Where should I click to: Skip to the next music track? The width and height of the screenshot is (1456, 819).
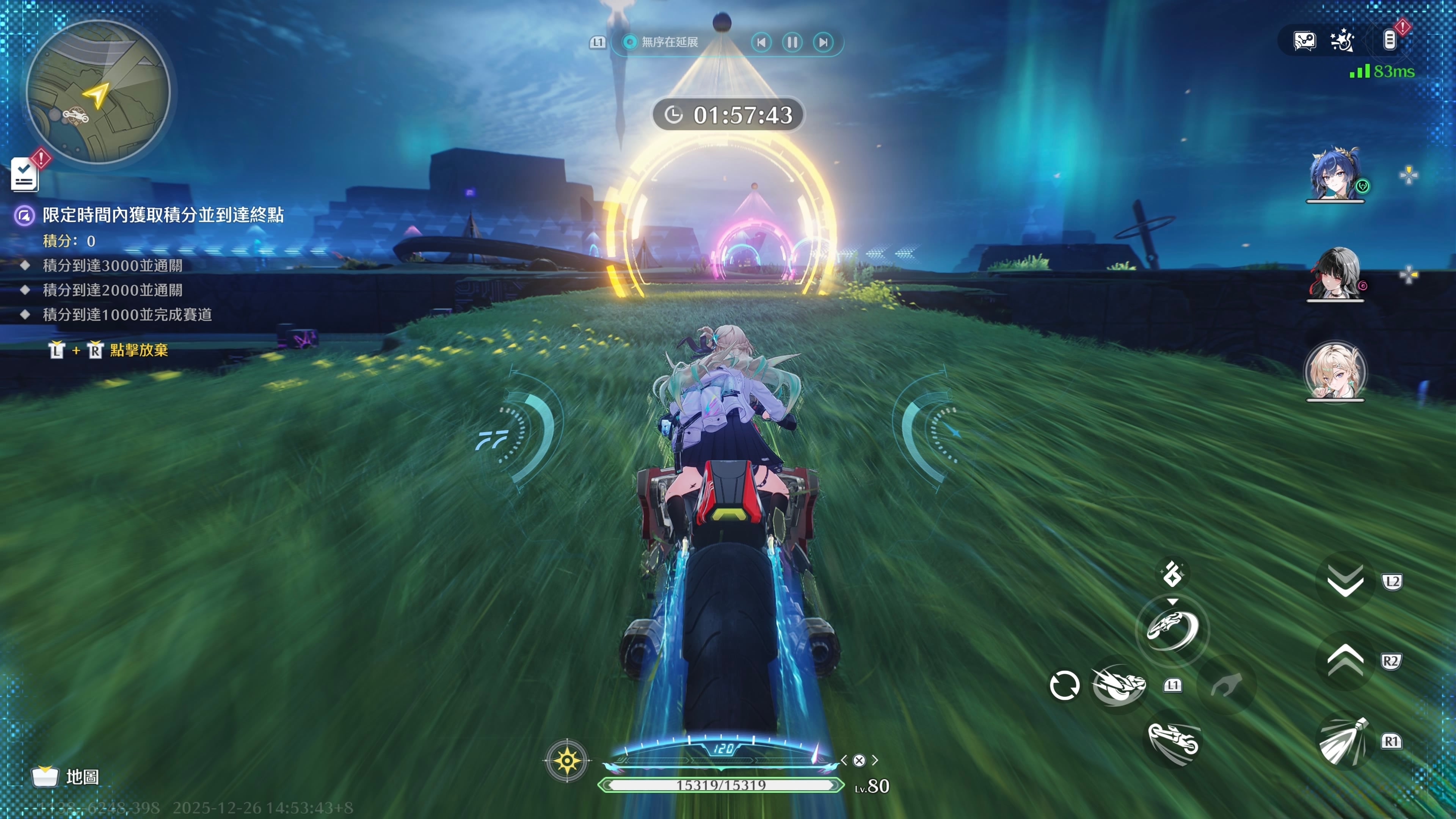[x=824, y=42]
